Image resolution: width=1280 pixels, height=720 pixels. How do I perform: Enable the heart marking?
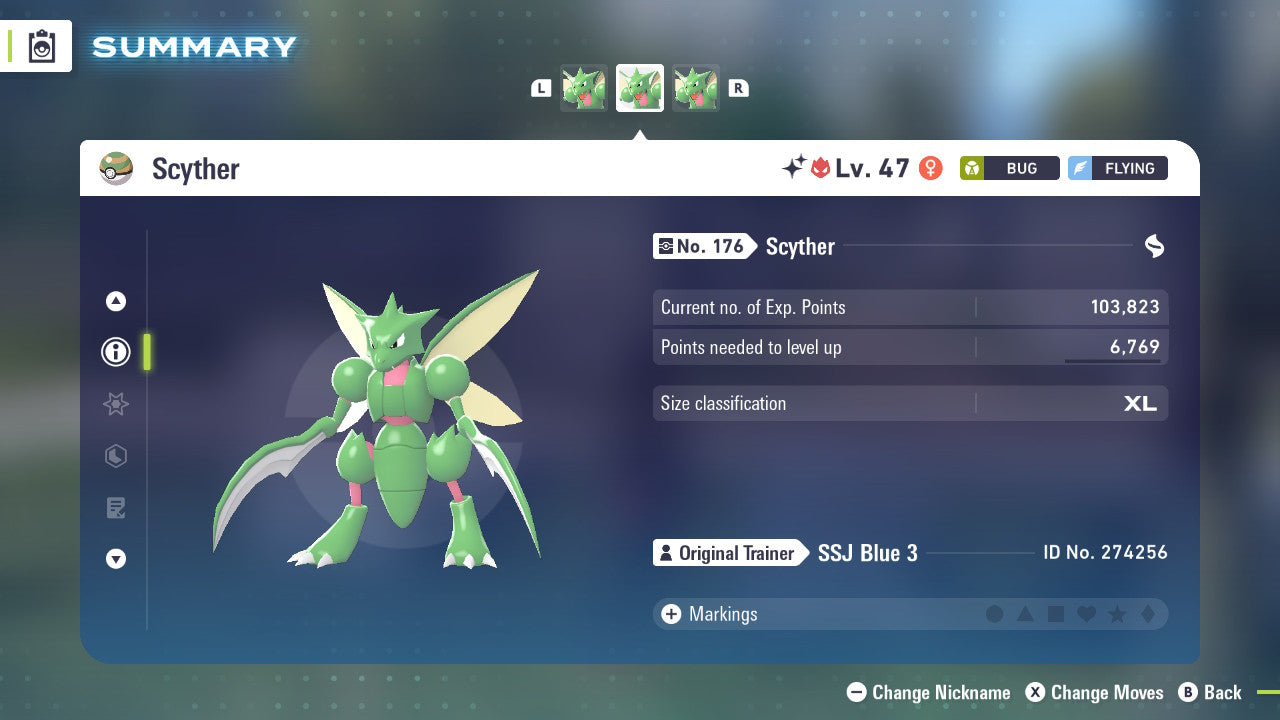point(1087,614)
